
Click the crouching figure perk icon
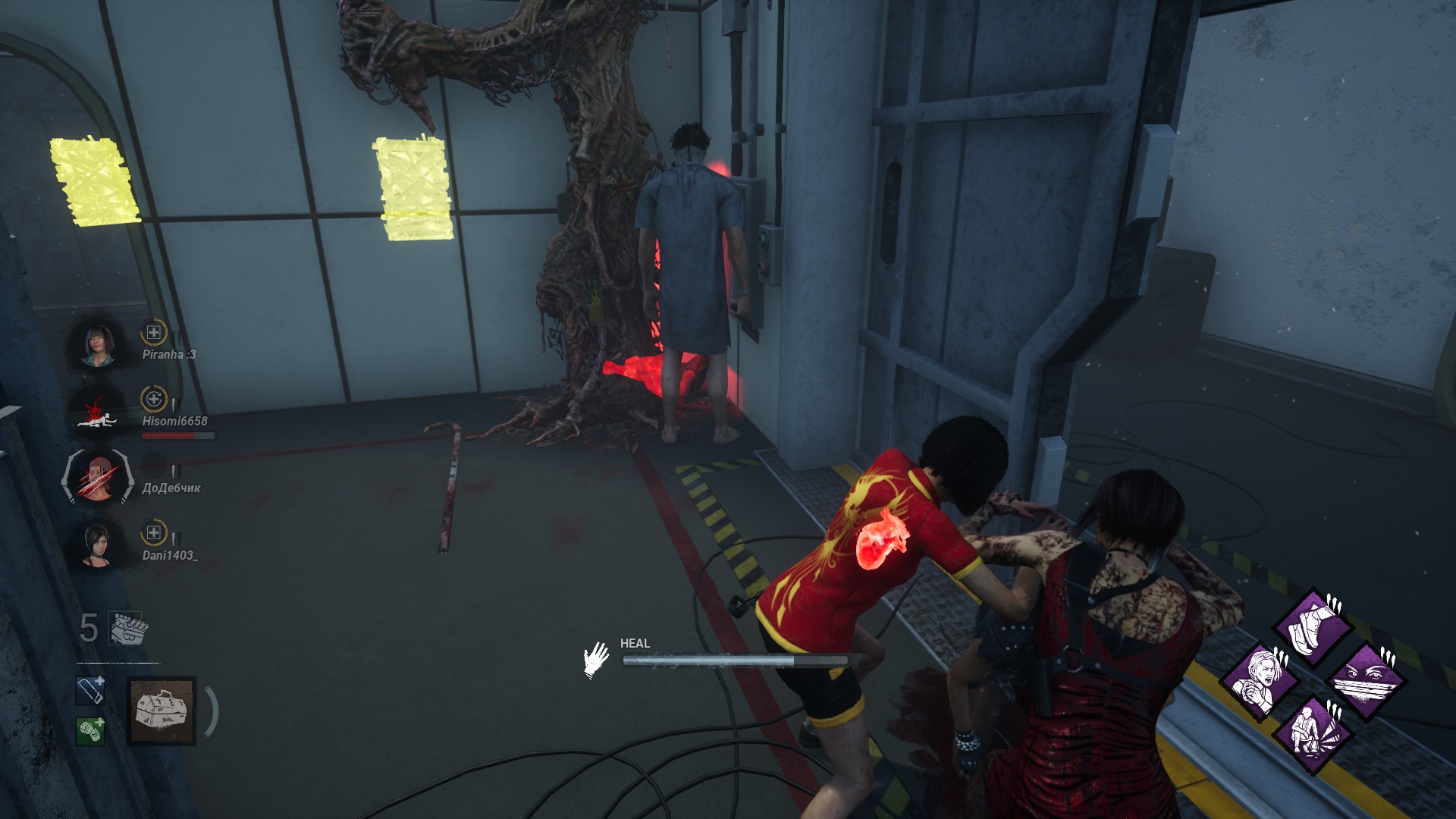(1313, 733)
